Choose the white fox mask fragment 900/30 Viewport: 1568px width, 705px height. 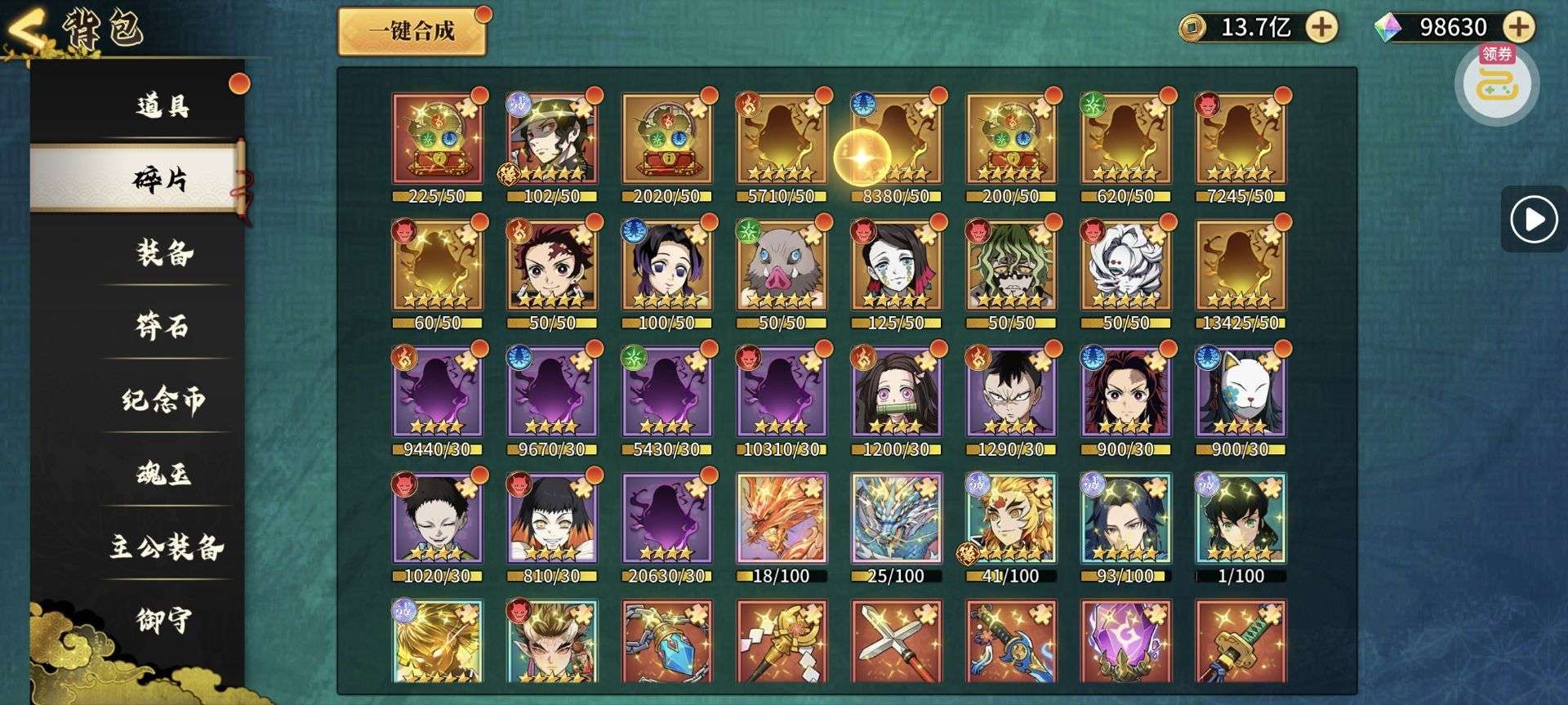1240,392
